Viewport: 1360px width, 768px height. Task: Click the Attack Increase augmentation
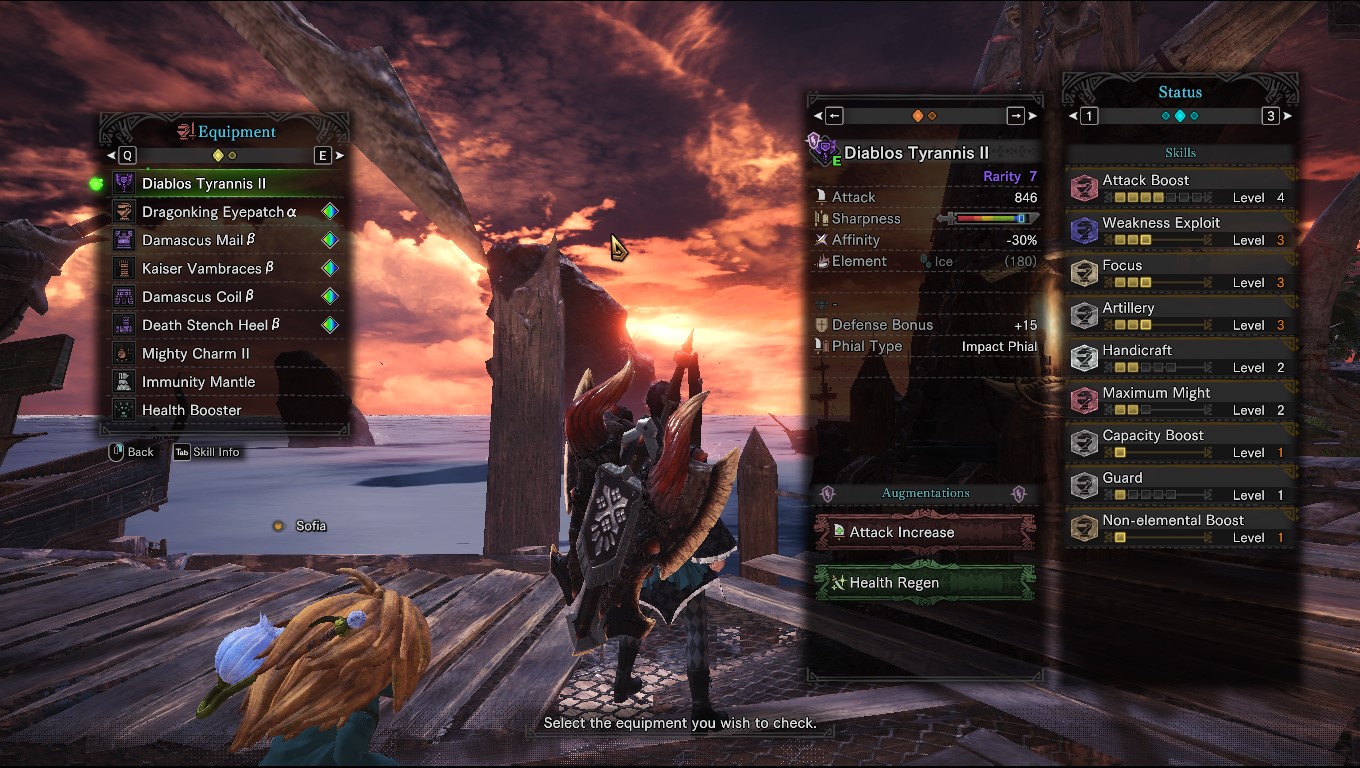tap(924, 532)
